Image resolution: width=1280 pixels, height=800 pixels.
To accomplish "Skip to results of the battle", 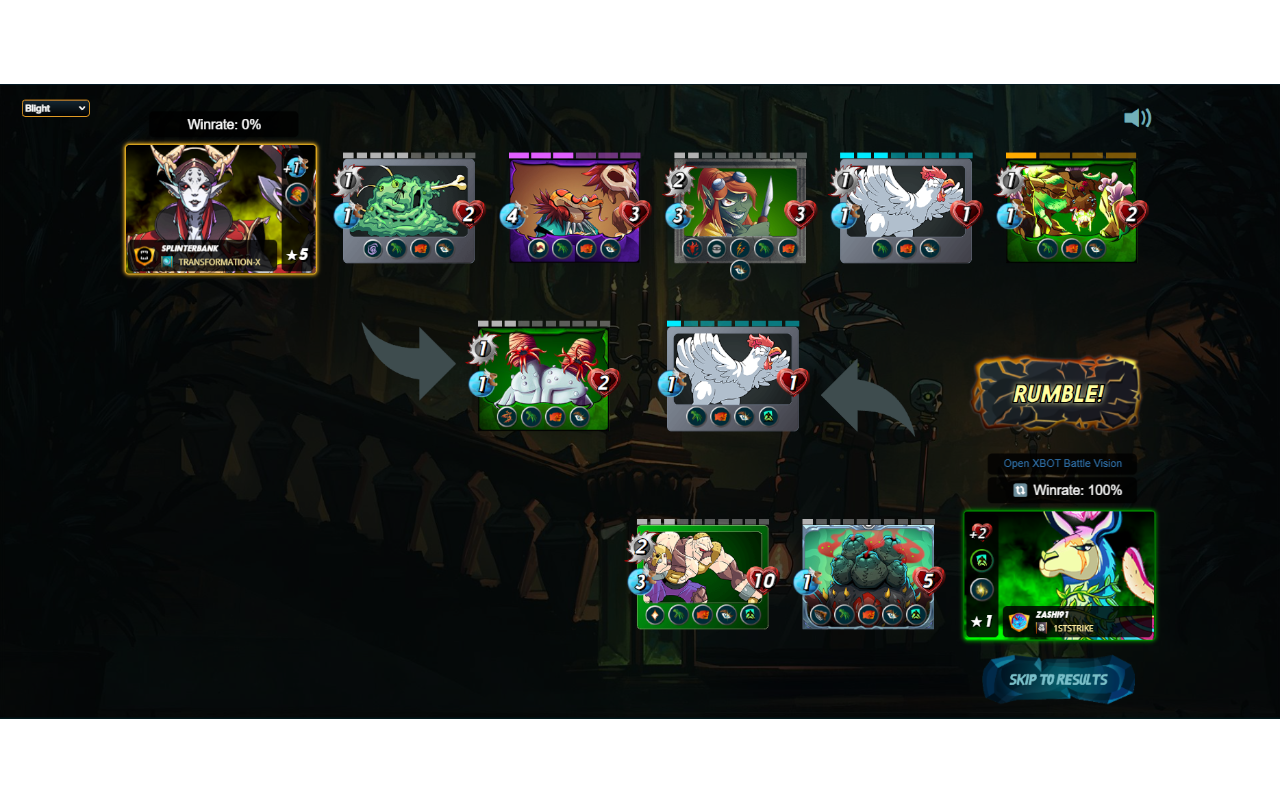I will pyautogui.click(x=1058, y=680).
